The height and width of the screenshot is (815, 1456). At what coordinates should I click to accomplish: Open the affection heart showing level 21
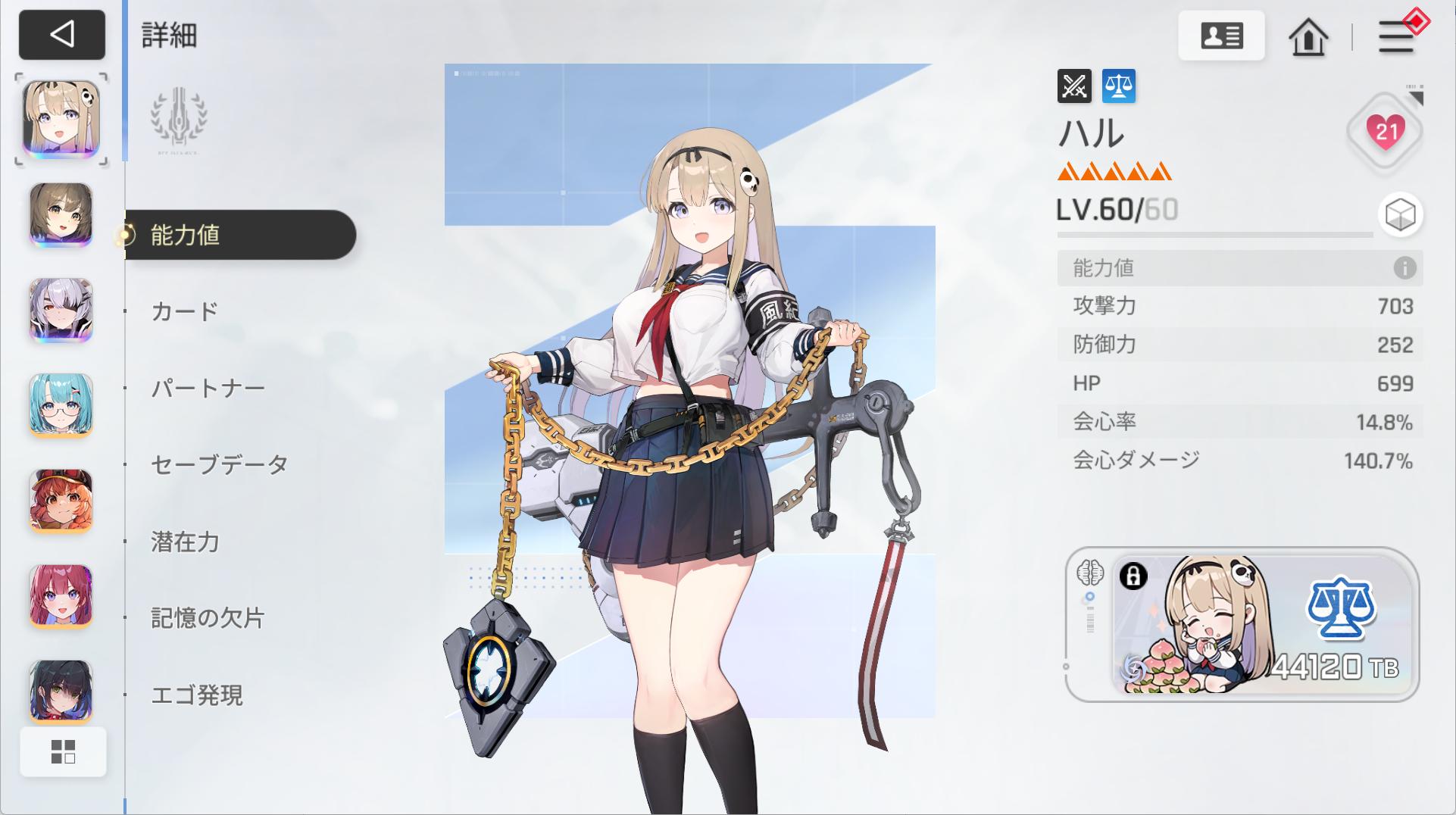pyautogui.click(x=1386, y=130)
